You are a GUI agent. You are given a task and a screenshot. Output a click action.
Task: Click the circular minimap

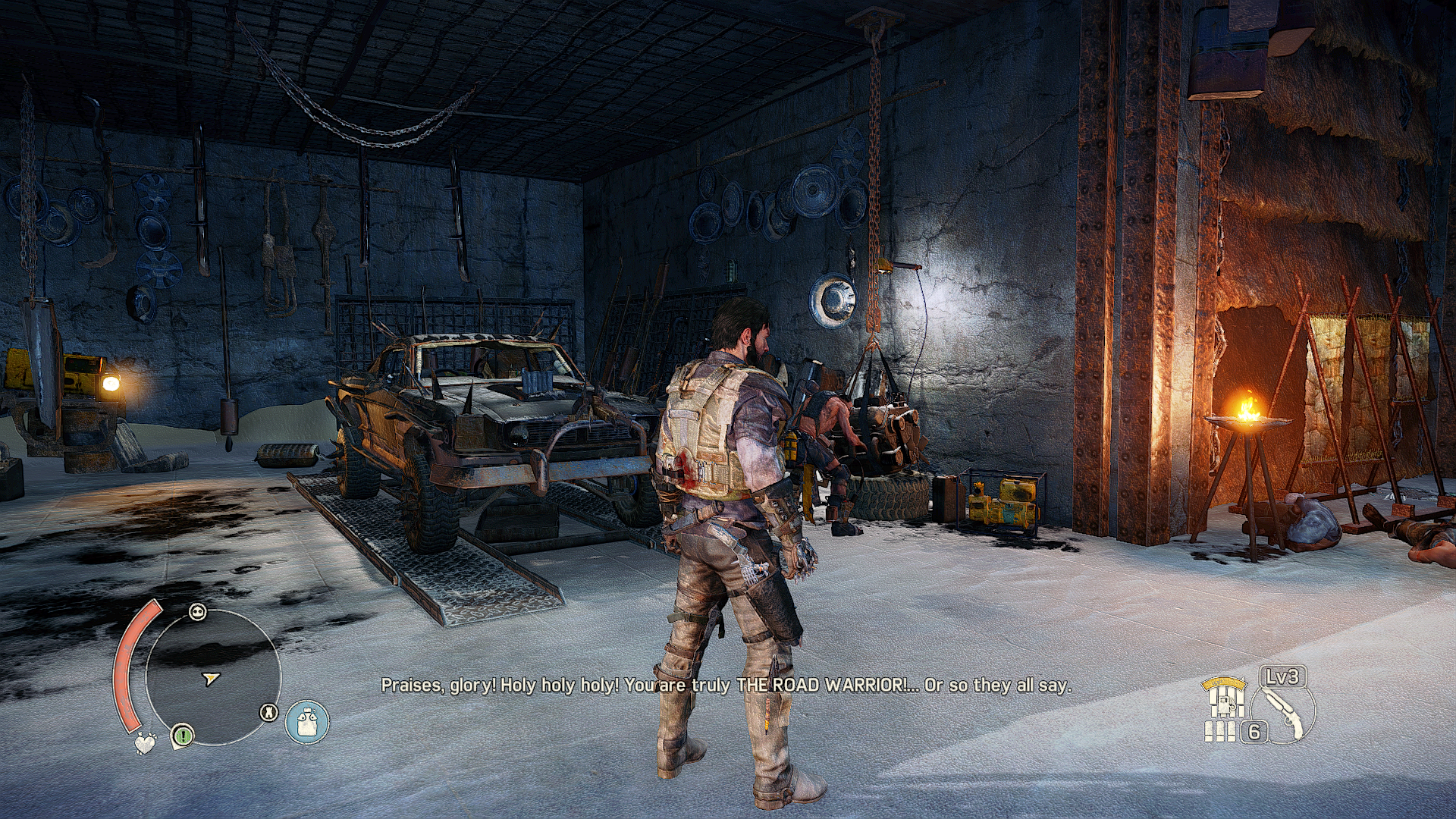point(213,677)
